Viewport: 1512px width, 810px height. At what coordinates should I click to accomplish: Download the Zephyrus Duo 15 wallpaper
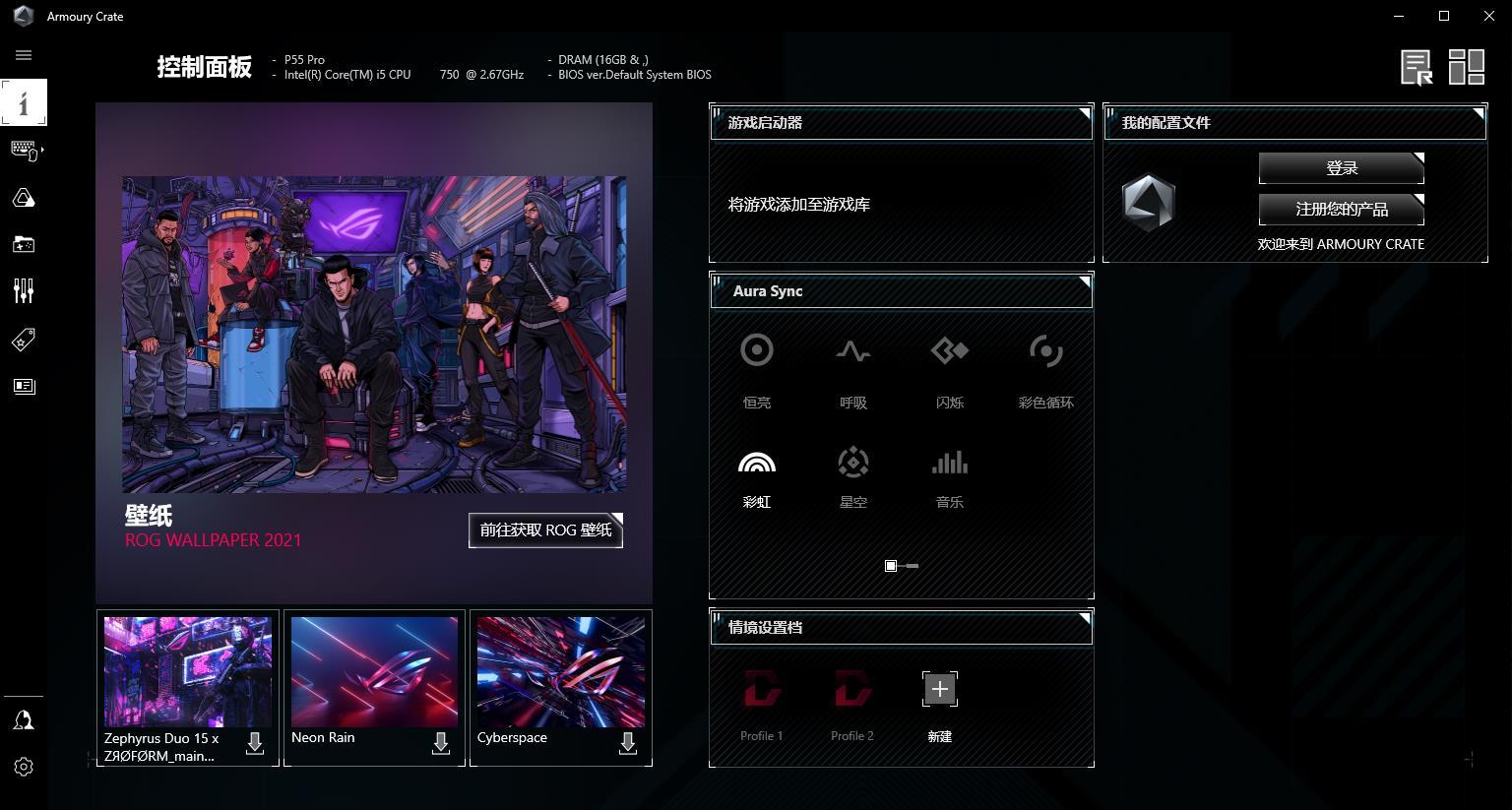pyautogui.click(x=255, y=744)
